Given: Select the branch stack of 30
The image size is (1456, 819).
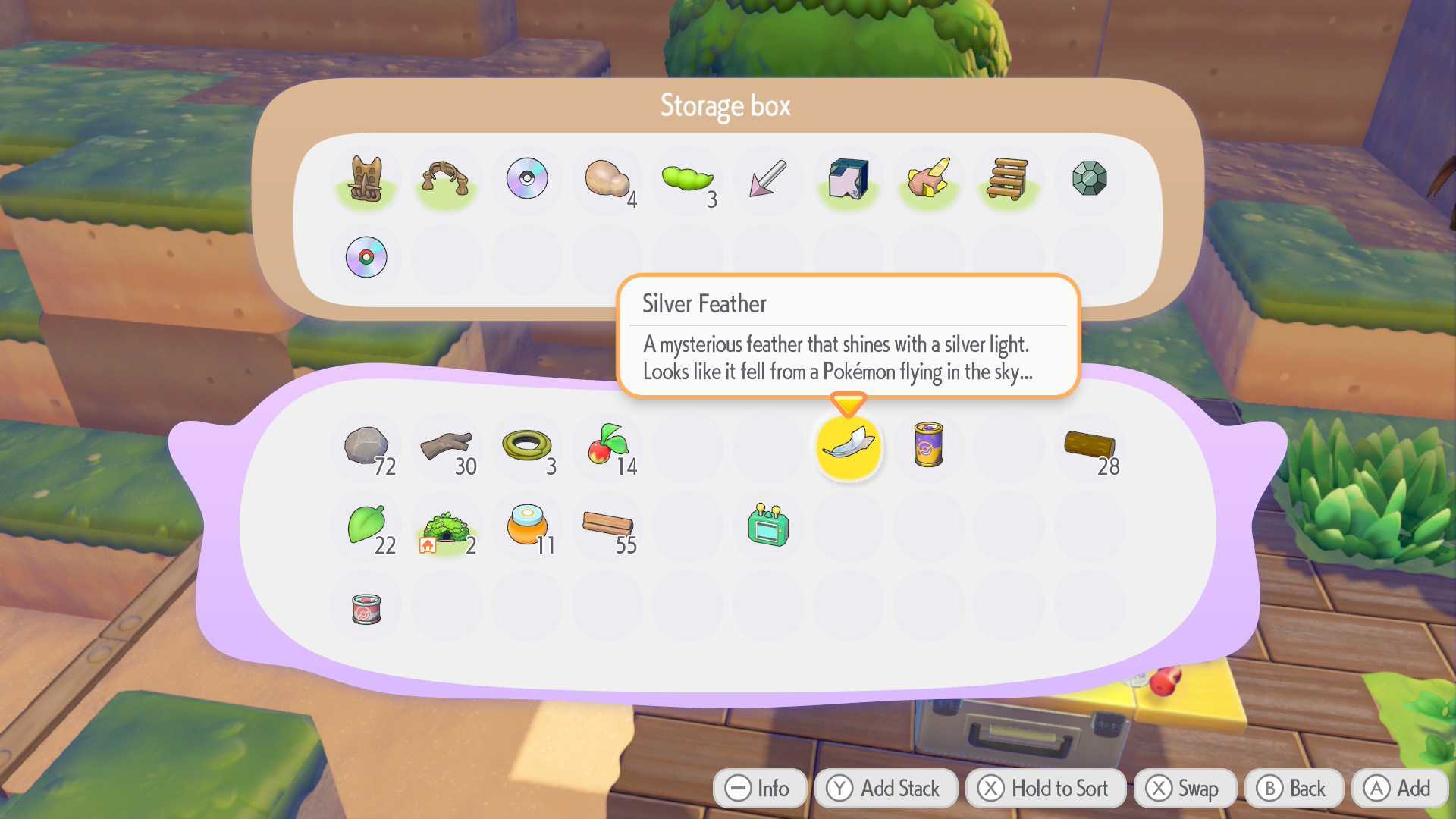Looking at the screenshot, I should click(447, 447).
